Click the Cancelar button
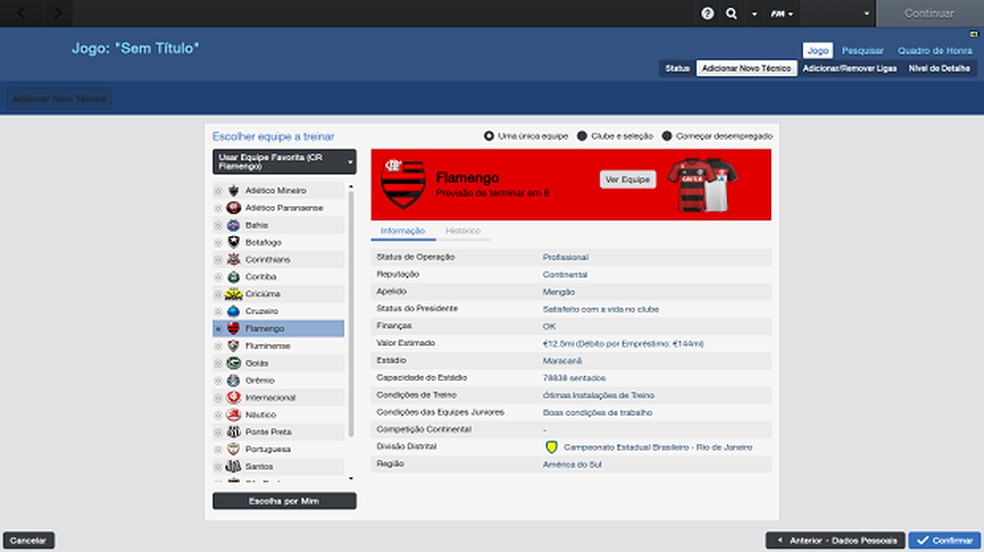This screenshot has width=984, height=552. tap(28, 540)
